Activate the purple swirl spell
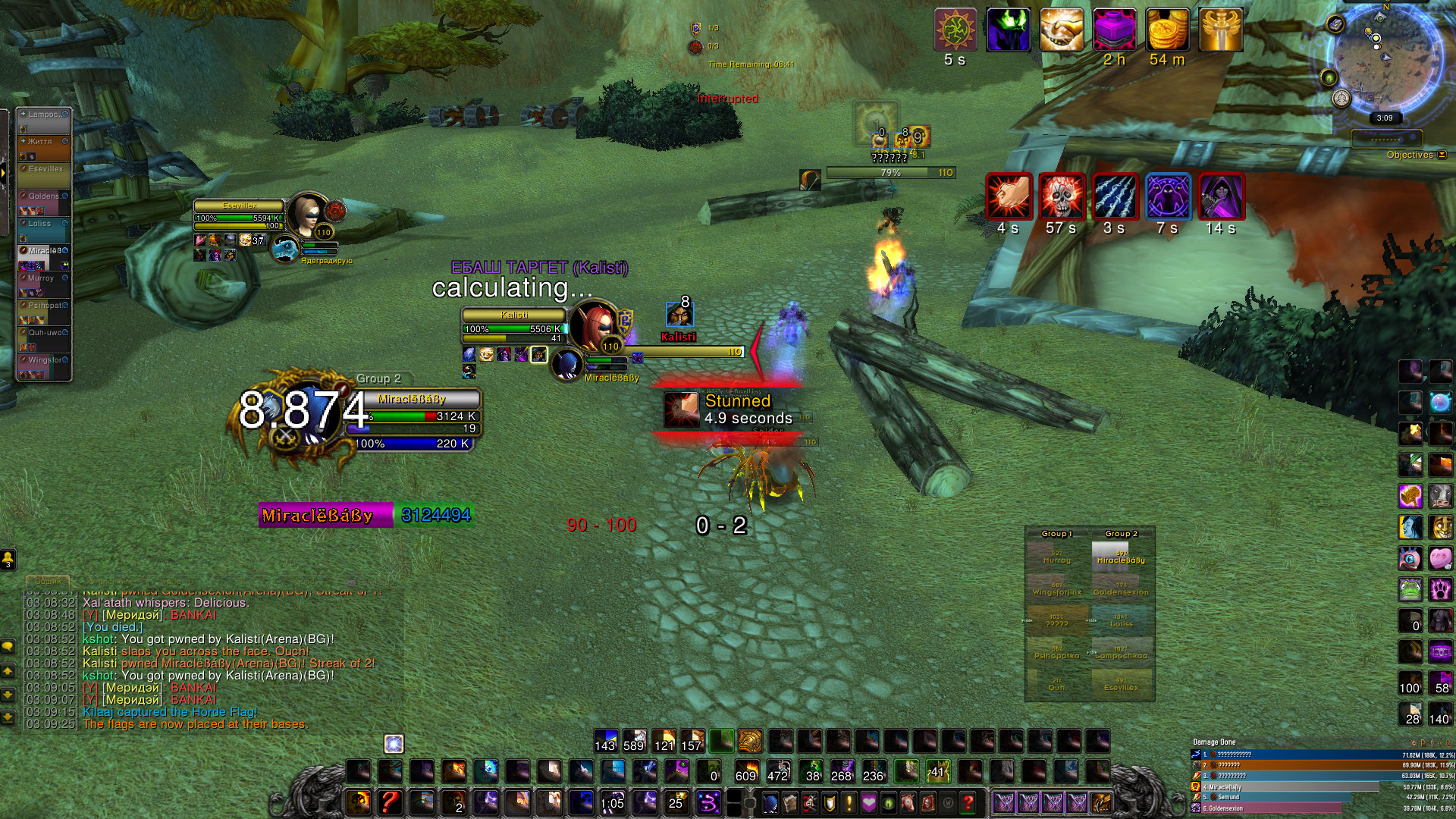 click(x=708, y=802)
